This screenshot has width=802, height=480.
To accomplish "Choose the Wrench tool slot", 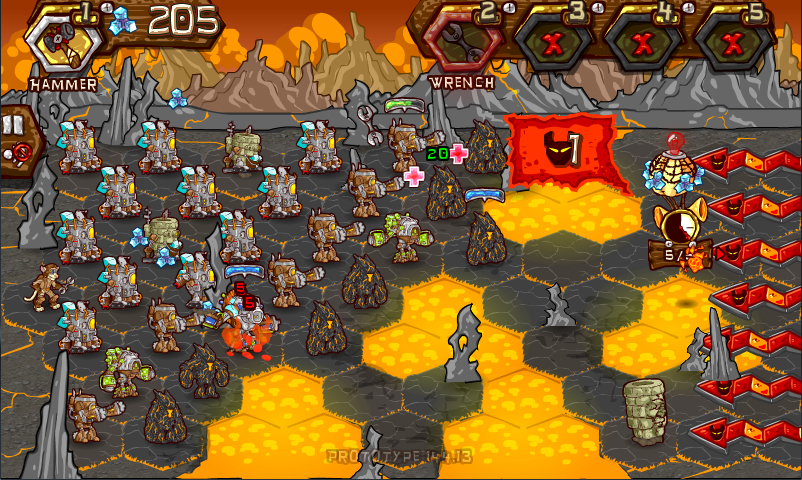I will pyautogui.click(x=461, y=41).
